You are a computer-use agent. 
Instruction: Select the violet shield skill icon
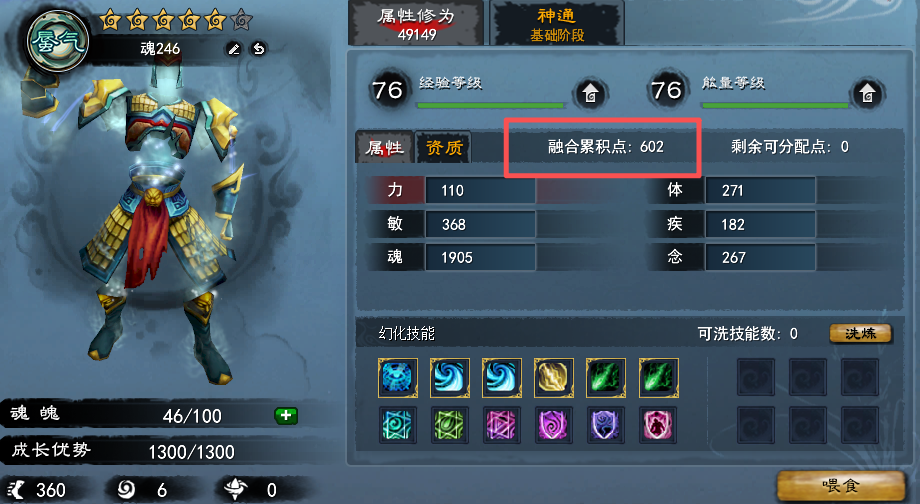pyautogui.click(x=605, y=425)
